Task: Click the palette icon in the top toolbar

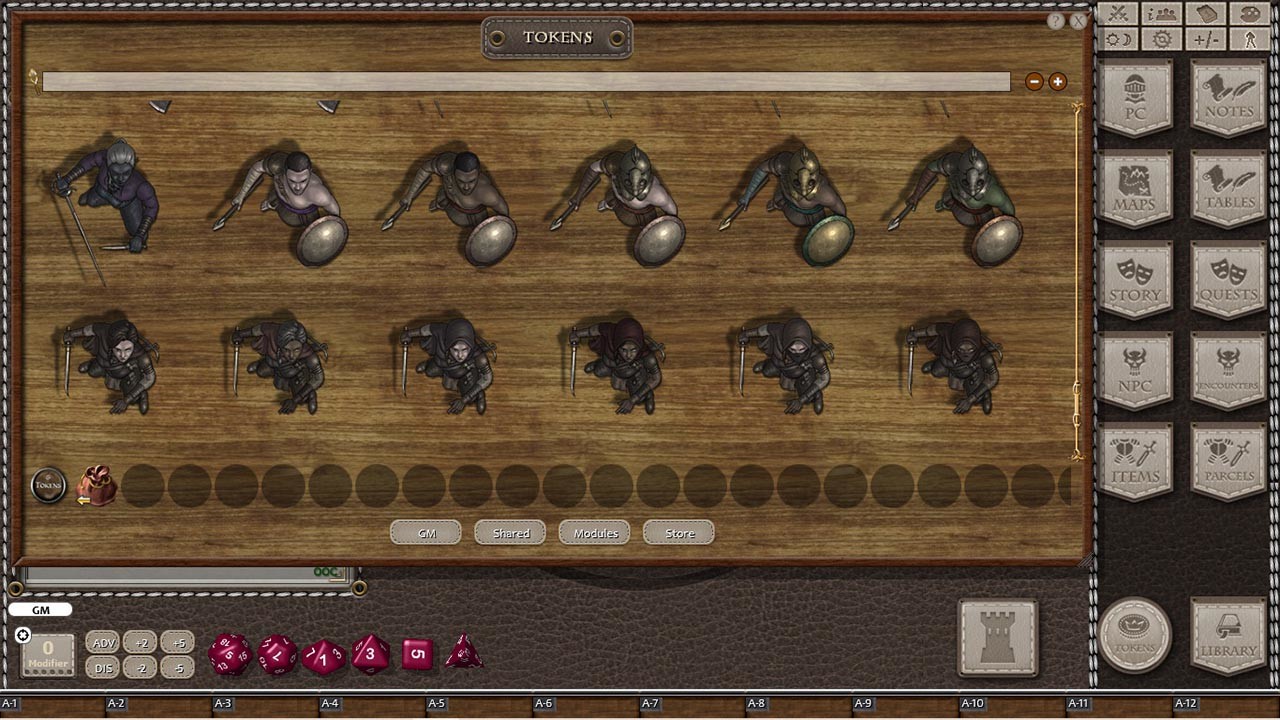Action: 1250,13
